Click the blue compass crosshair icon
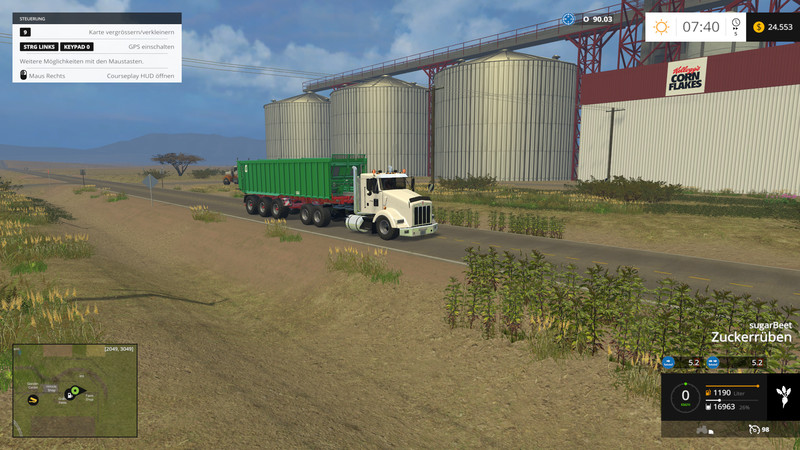The width and height of the screenshot is (800, 450). 568,19
